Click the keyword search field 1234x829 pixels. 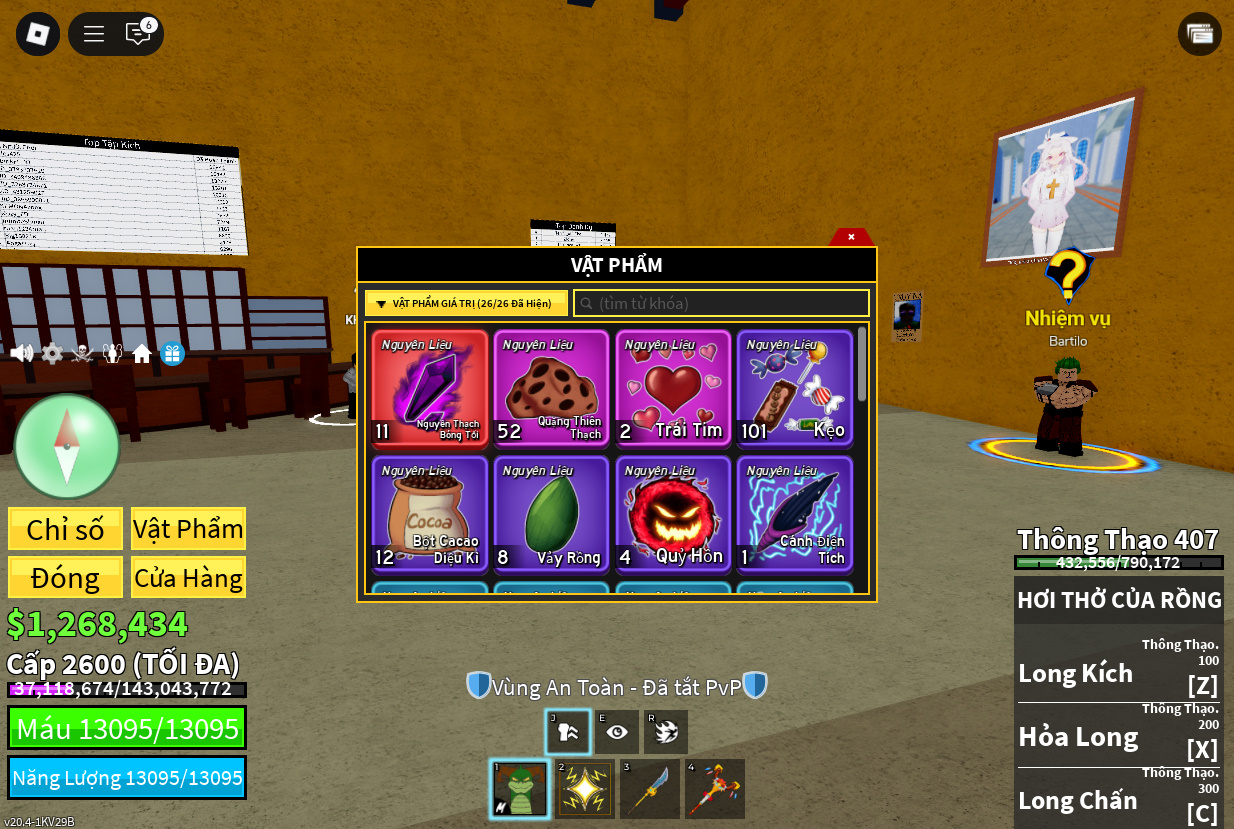pyautogui.click(x=722, y=303)
